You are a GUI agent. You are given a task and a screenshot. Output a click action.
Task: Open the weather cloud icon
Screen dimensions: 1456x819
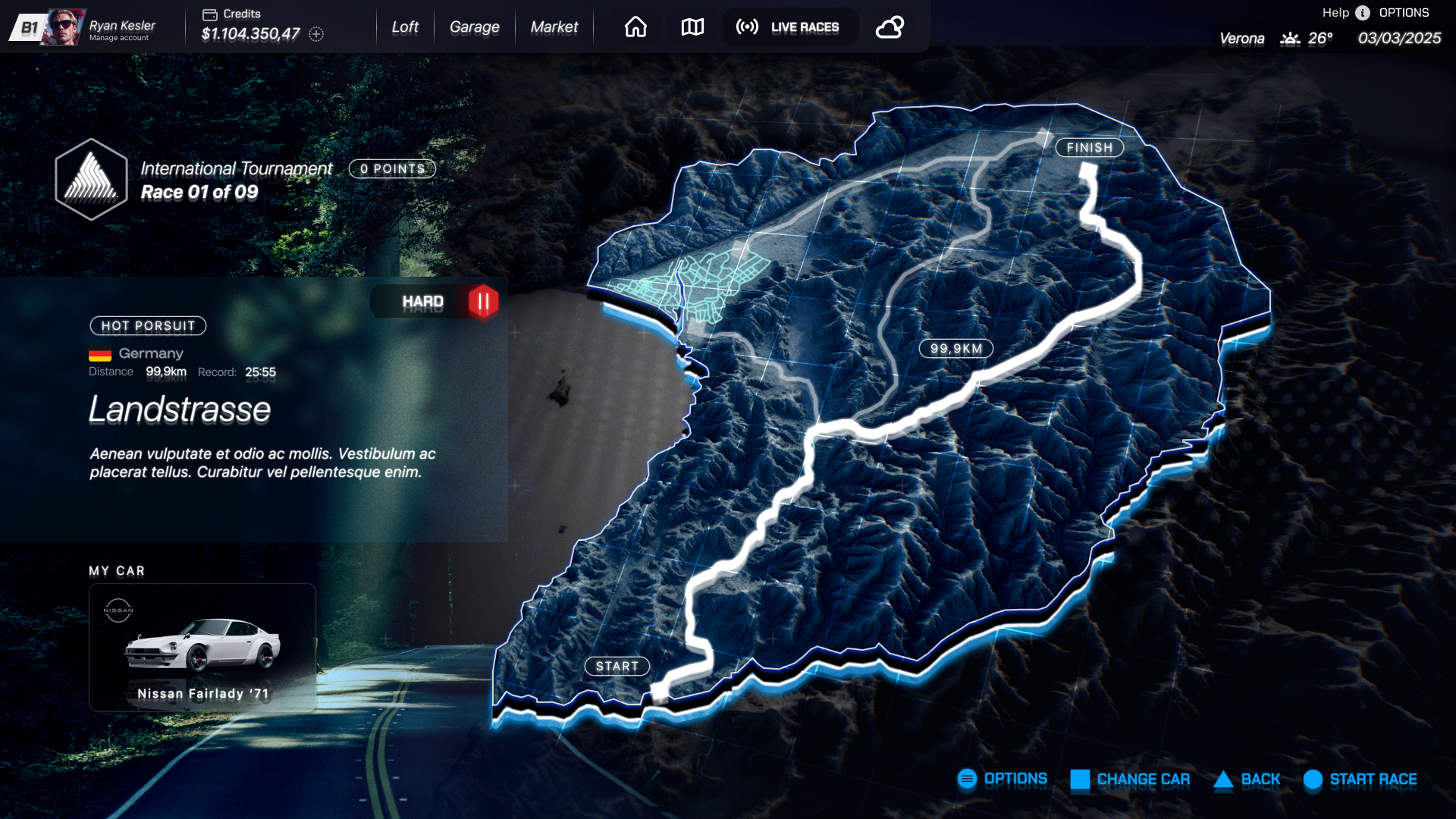tap(889, 27)
